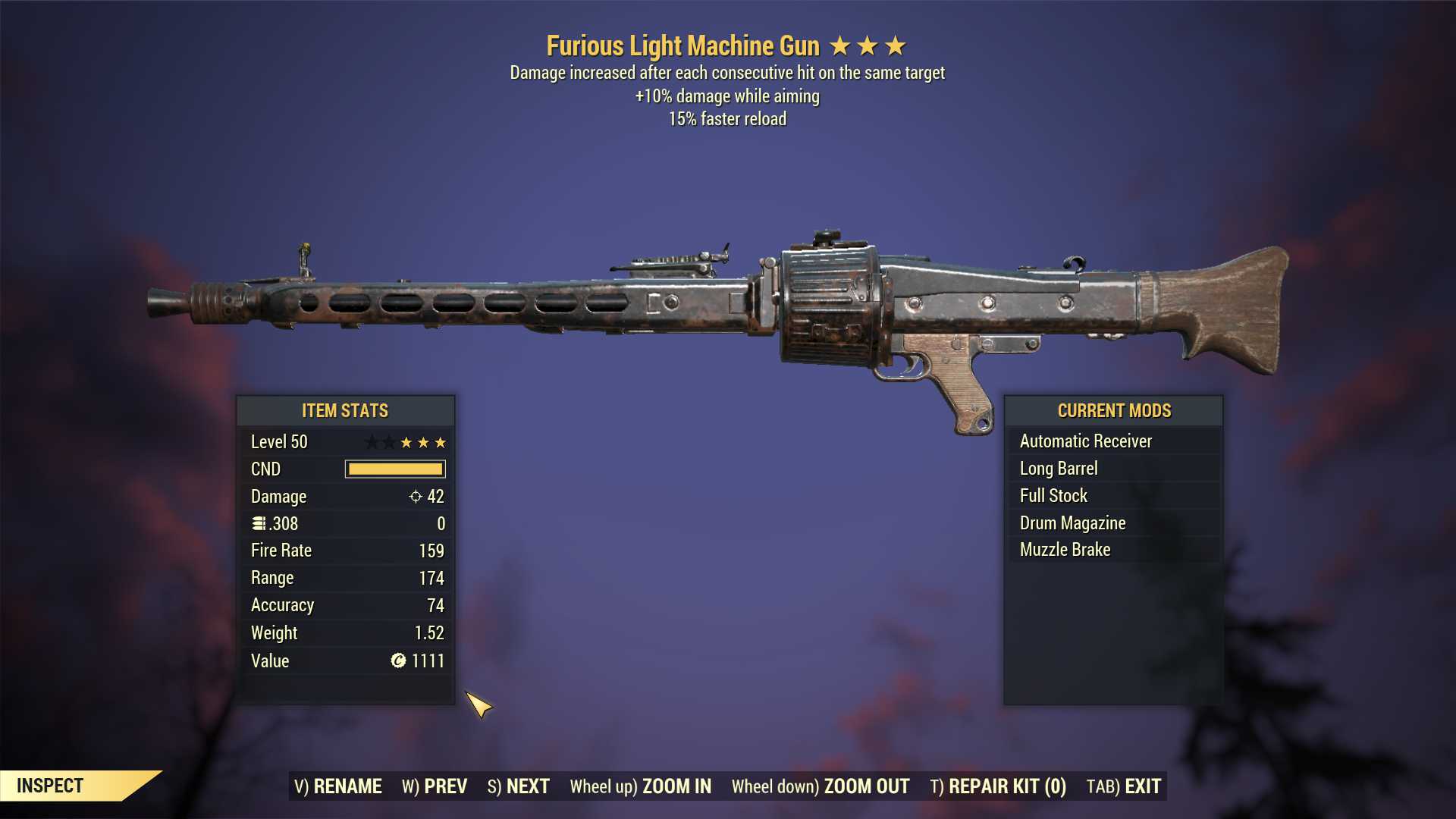Click the mouse wheel down Zoom Out control
This screenshot has height=819, width=1456.
(819, 786)
